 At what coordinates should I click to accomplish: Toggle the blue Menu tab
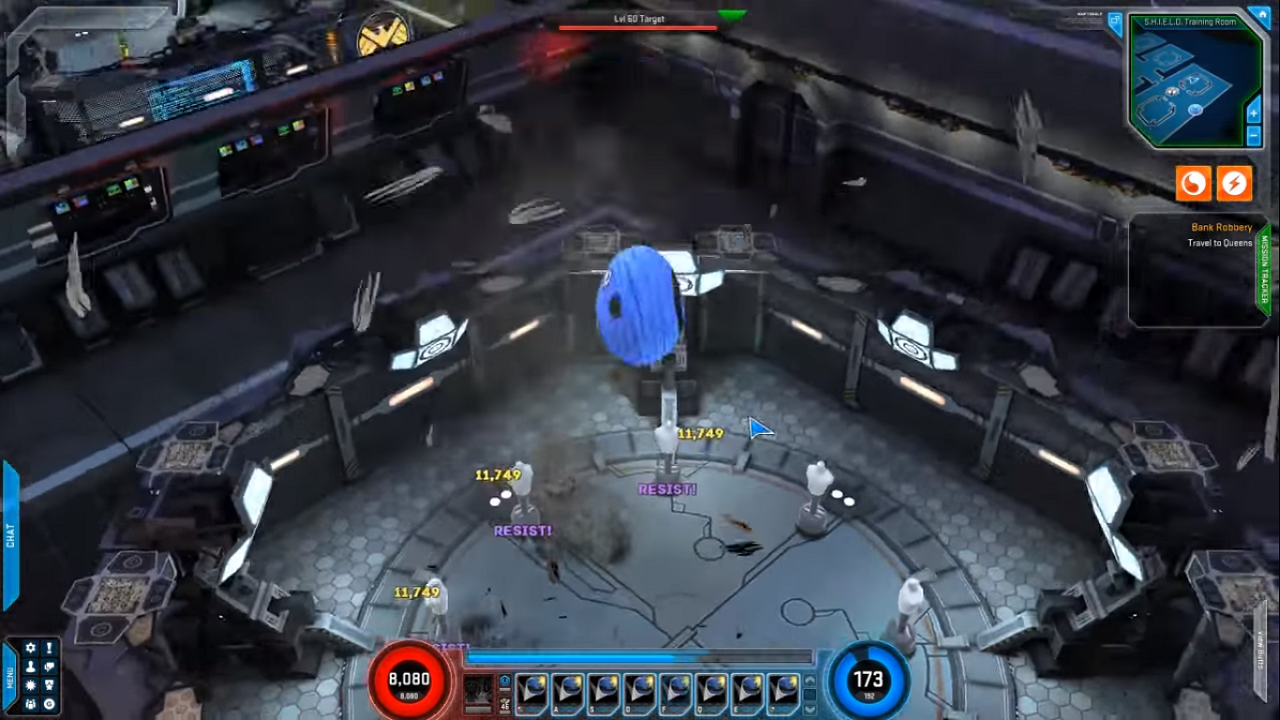click(x=10, y=678)
